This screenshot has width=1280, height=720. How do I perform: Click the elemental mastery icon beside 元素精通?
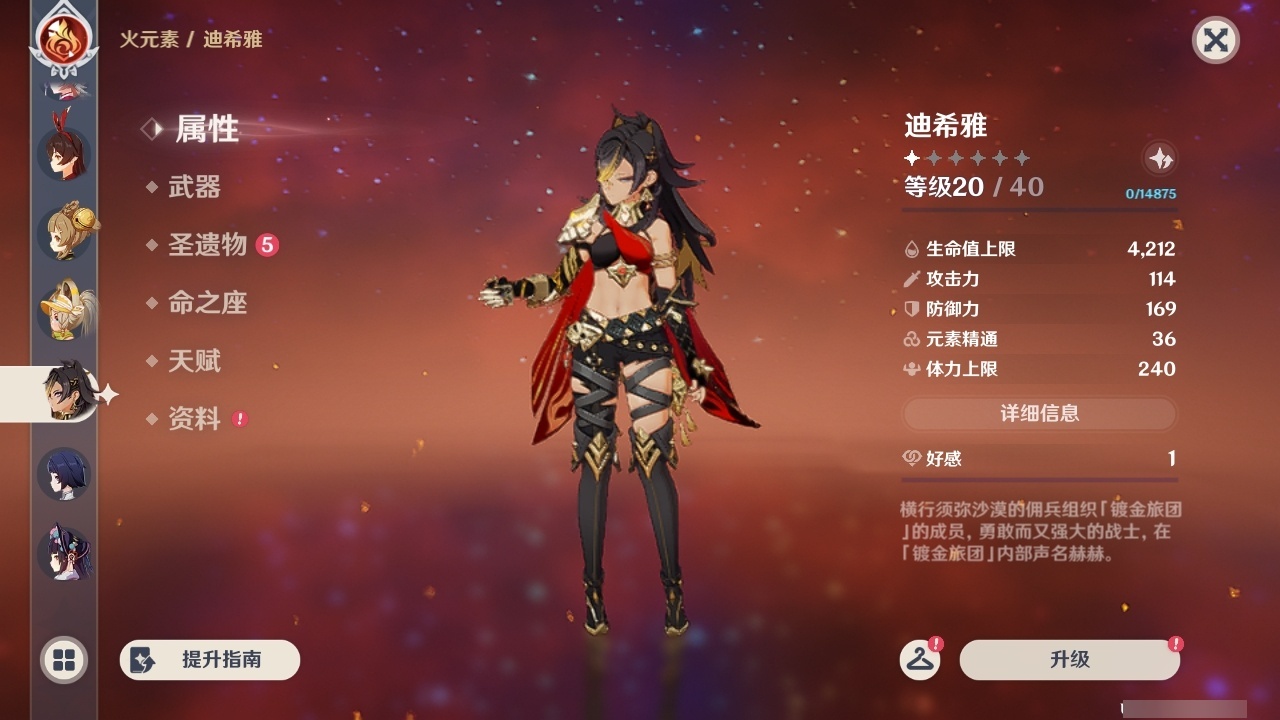[x=911, y=339]
